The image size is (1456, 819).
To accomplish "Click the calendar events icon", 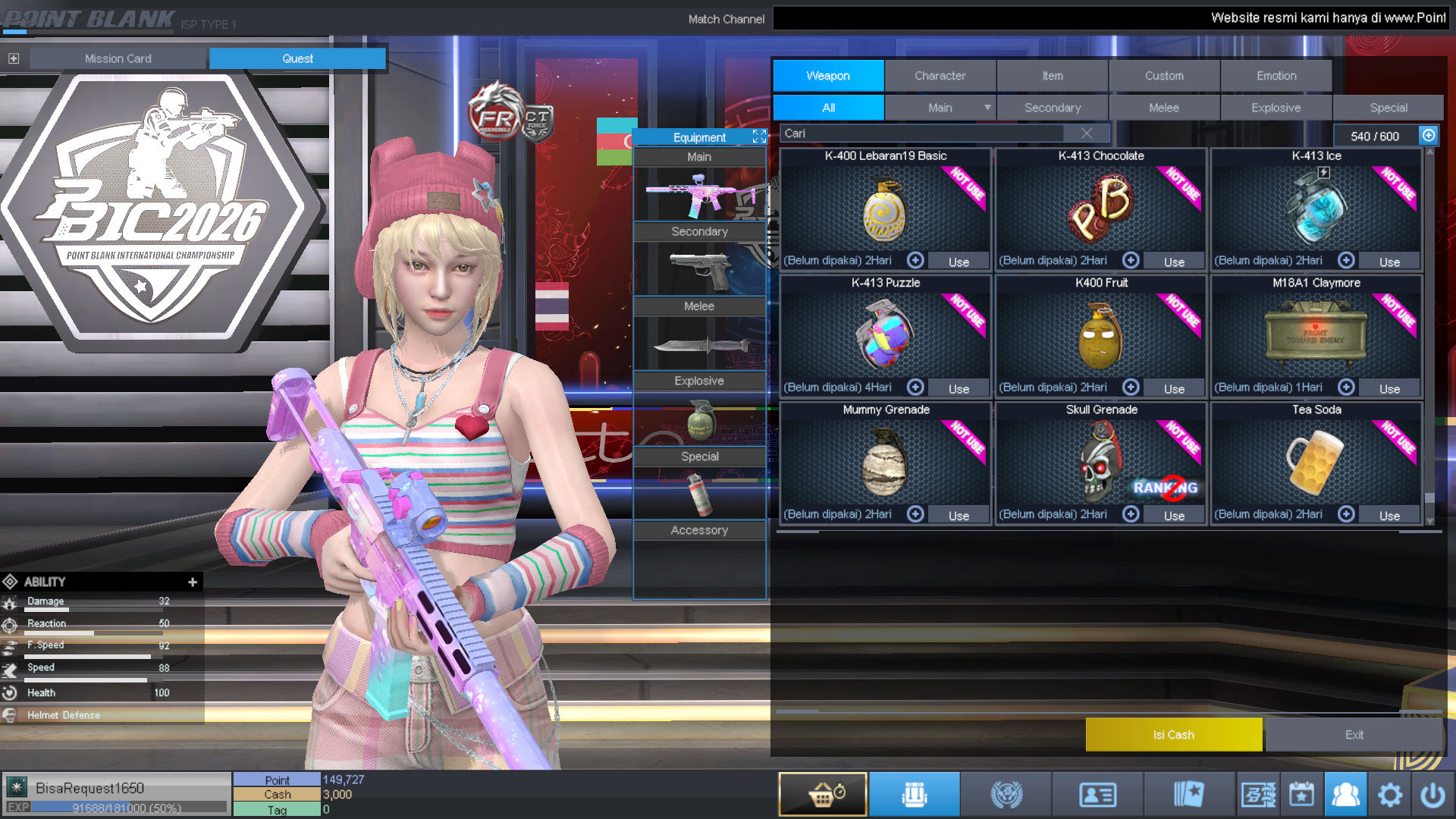I will (1301, 794).
